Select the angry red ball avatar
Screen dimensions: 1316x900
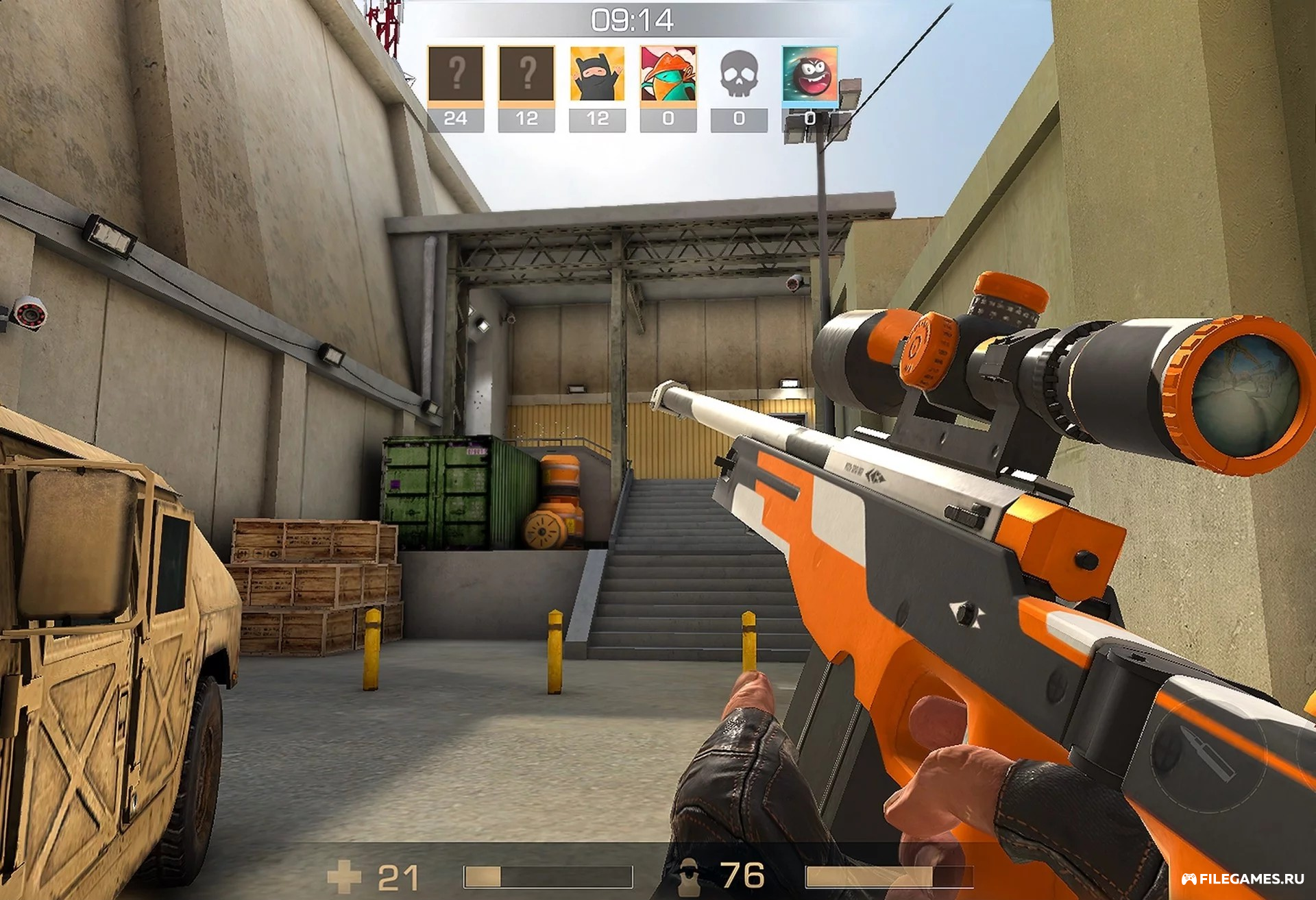click(x=809, y=75)
